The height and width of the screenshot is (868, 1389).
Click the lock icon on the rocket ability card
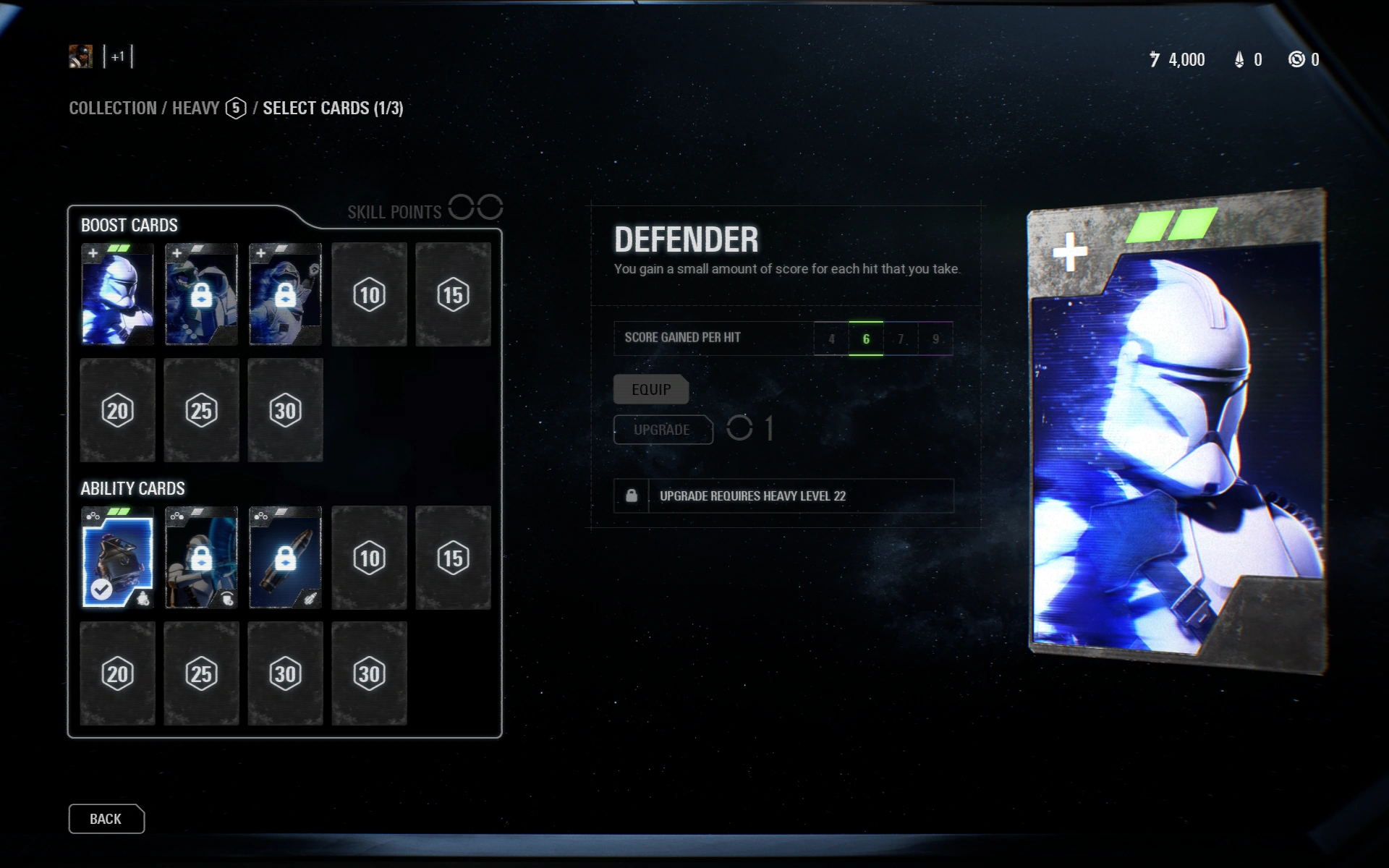pos(285,557)
